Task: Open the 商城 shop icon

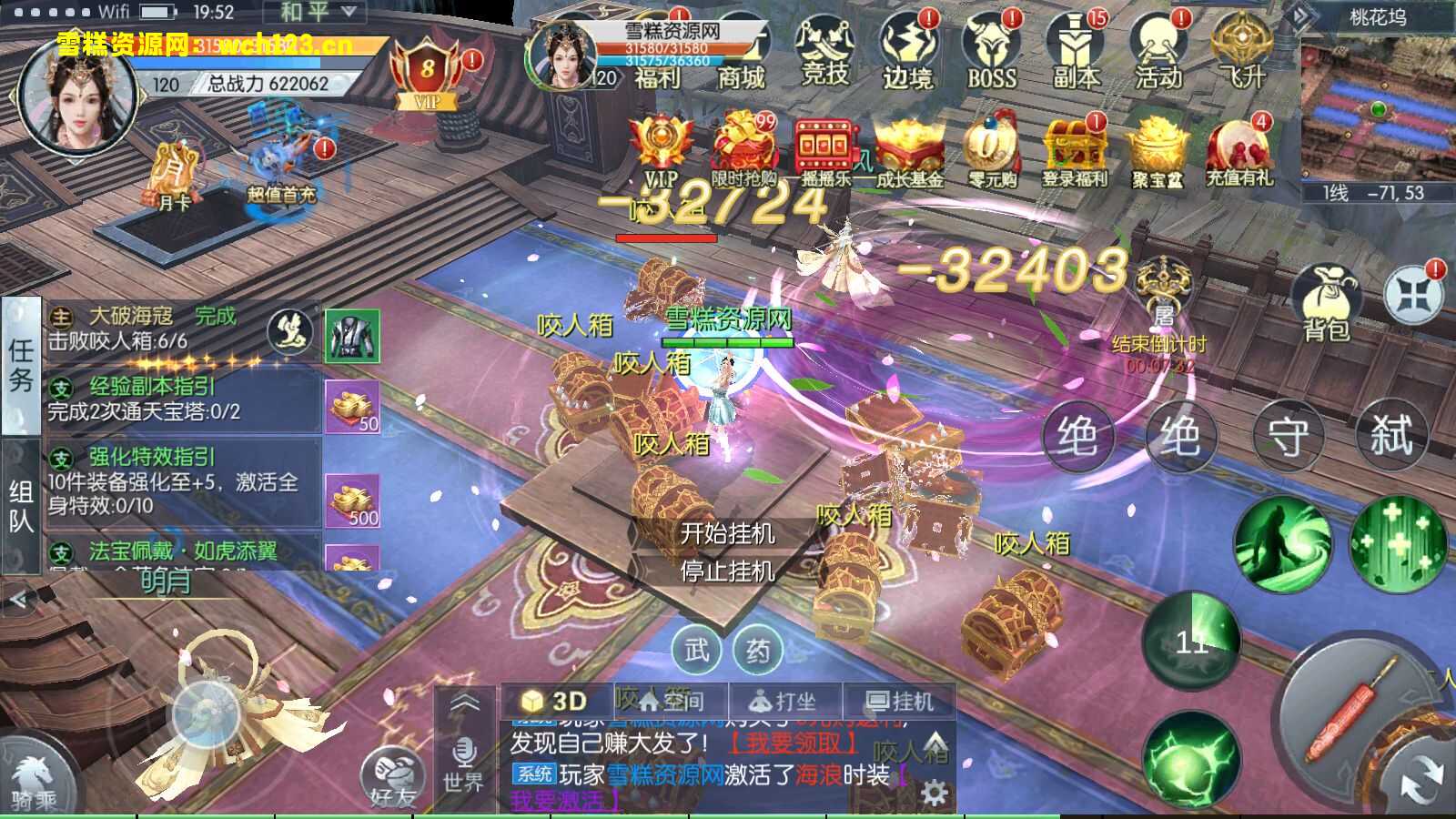Action: pos(744,55)
